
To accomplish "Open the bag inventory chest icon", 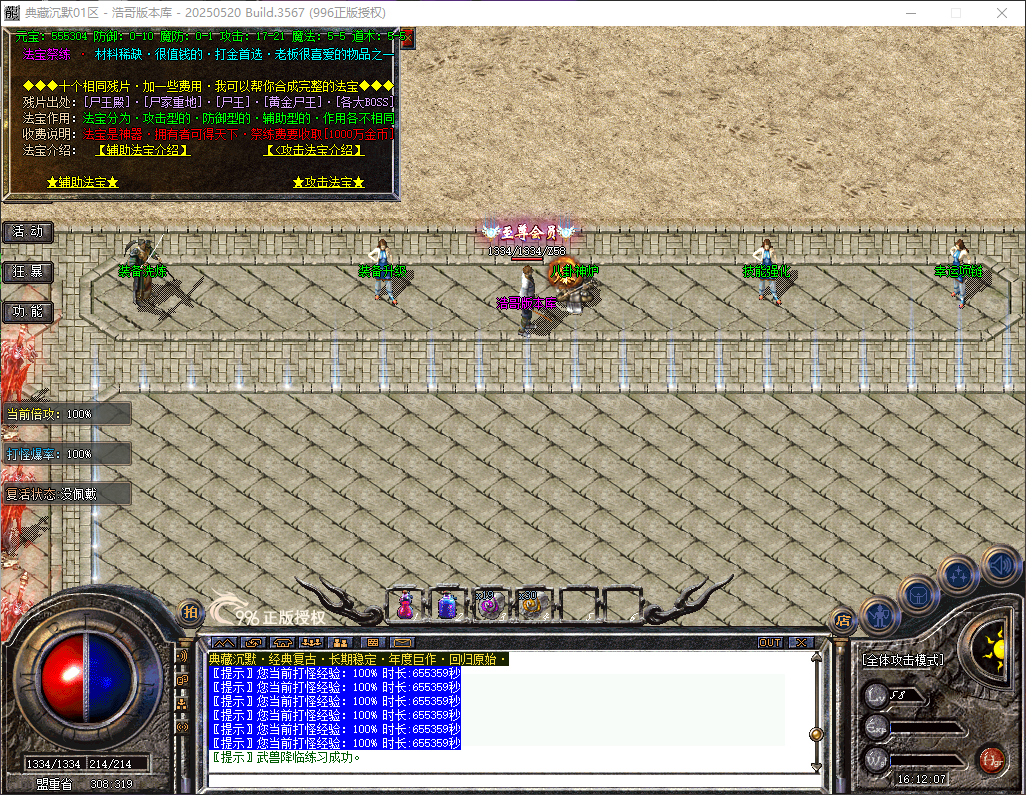I will click(x=919, y=594).
